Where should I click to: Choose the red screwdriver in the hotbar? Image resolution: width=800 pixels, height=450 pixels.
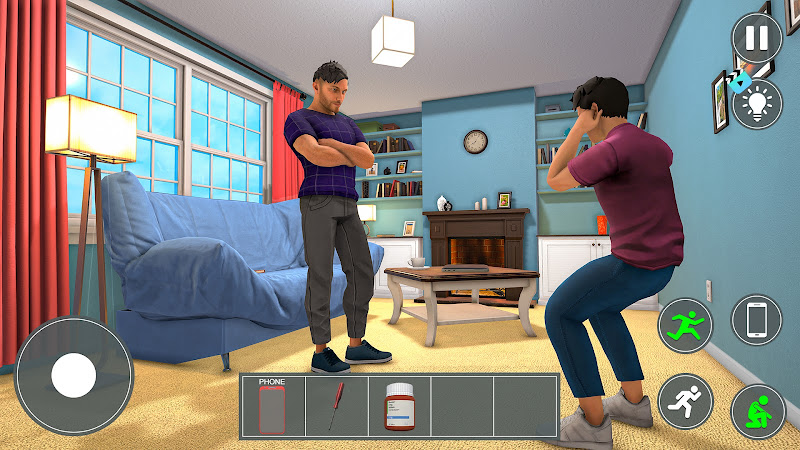[336, 406]
